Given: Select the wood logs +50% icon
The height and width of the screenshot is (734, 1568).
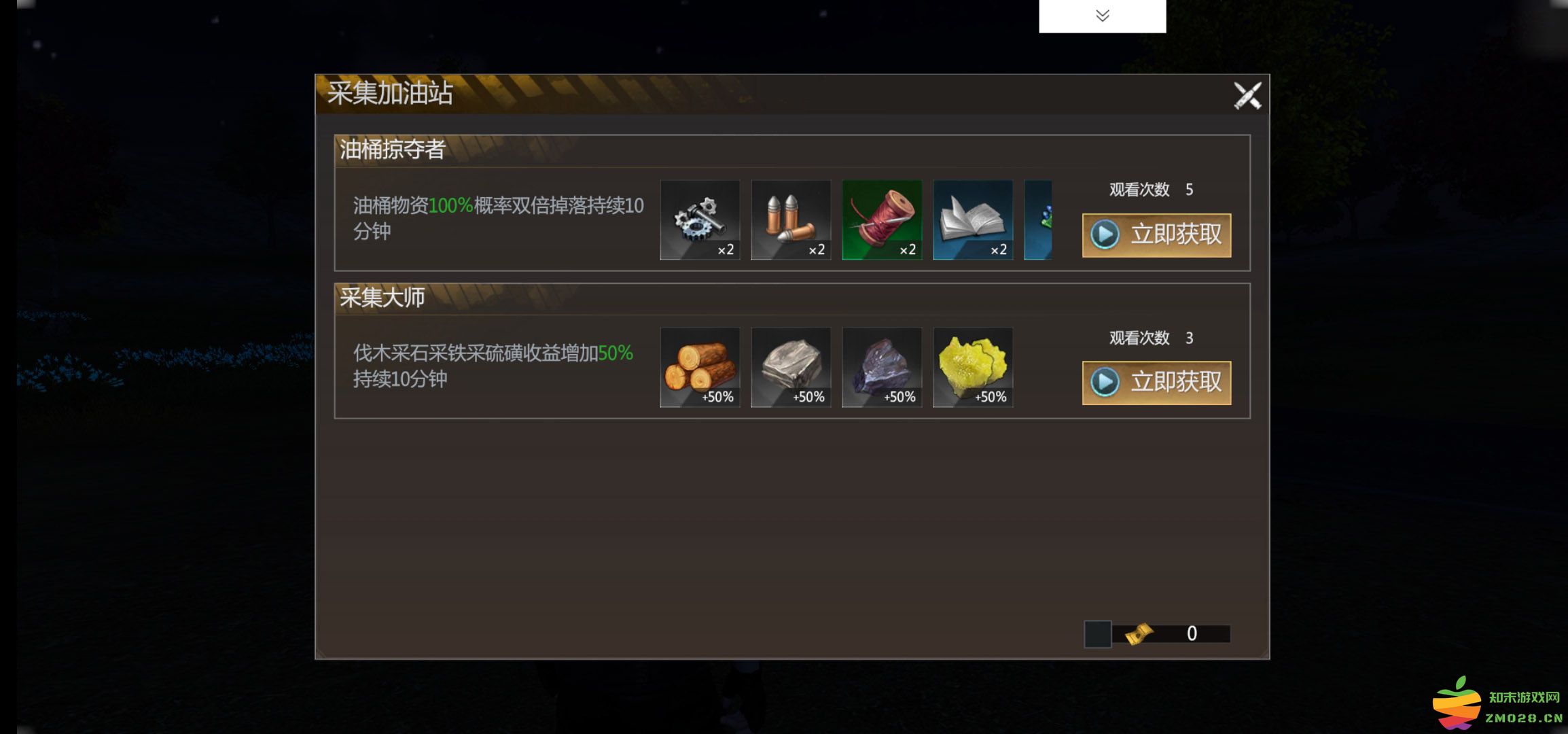Looking at the screenshot, I should [701, 368].
